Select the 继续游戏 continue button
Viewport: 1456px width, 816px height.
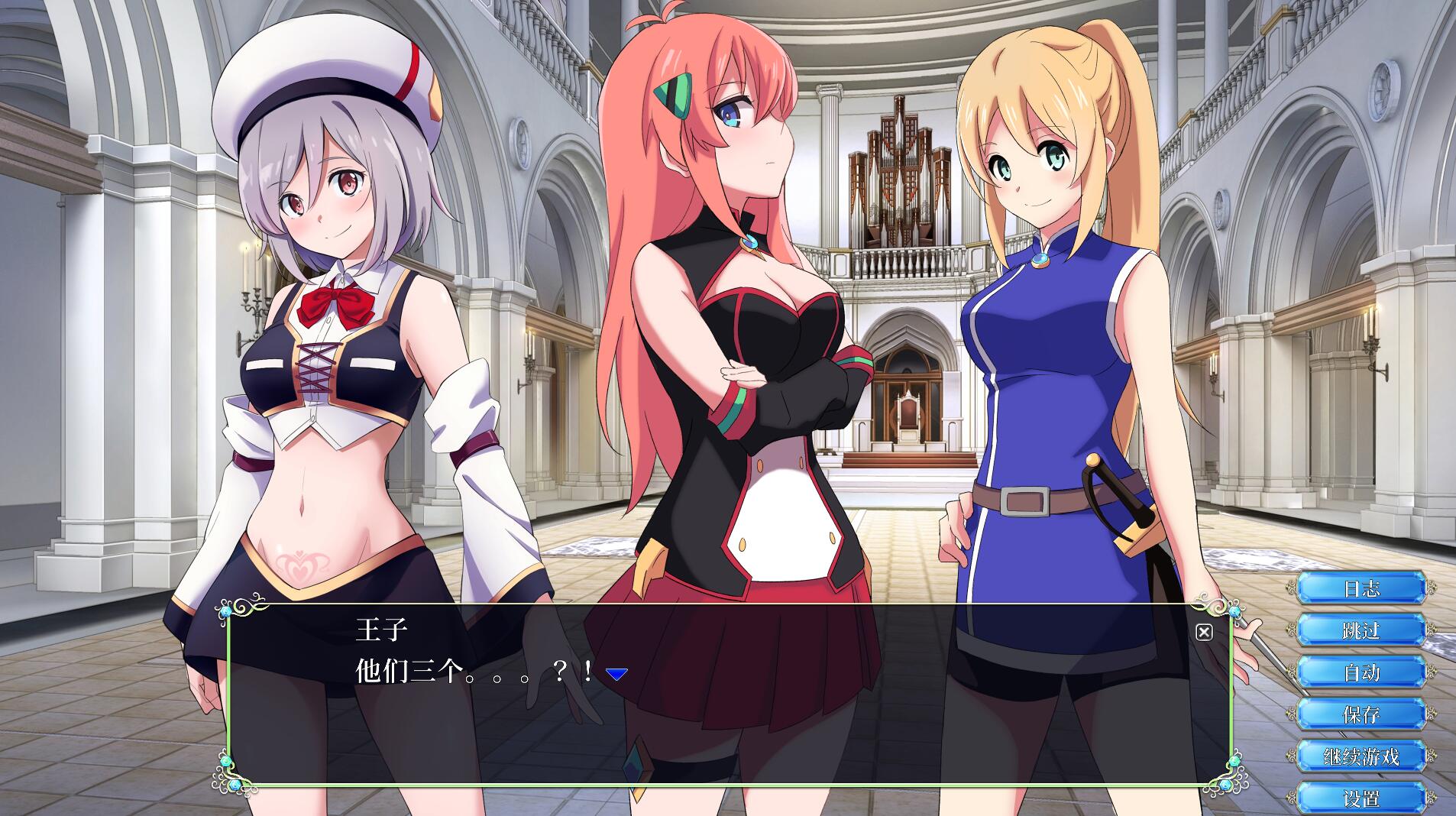1361,756
